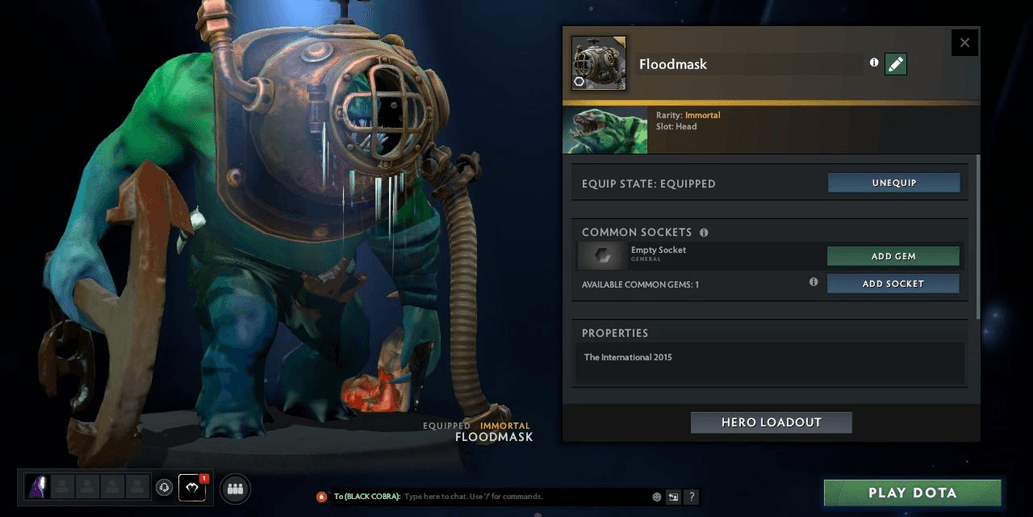Open the chat emoticon picker
This screenshot has width=1033, height=517.
657,497
